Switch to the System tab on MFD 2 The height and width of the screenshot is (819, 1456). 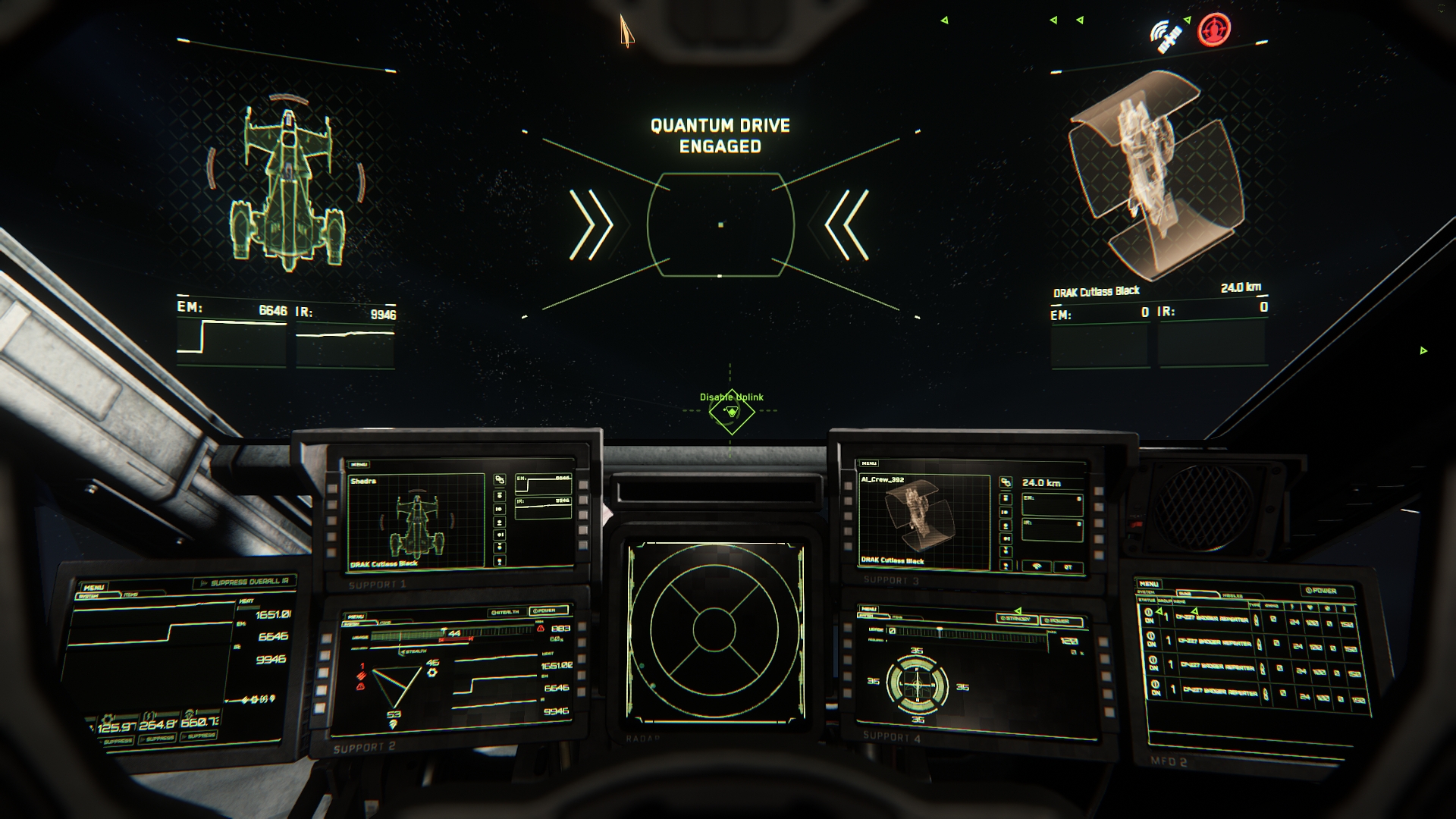click(1147, 592)
